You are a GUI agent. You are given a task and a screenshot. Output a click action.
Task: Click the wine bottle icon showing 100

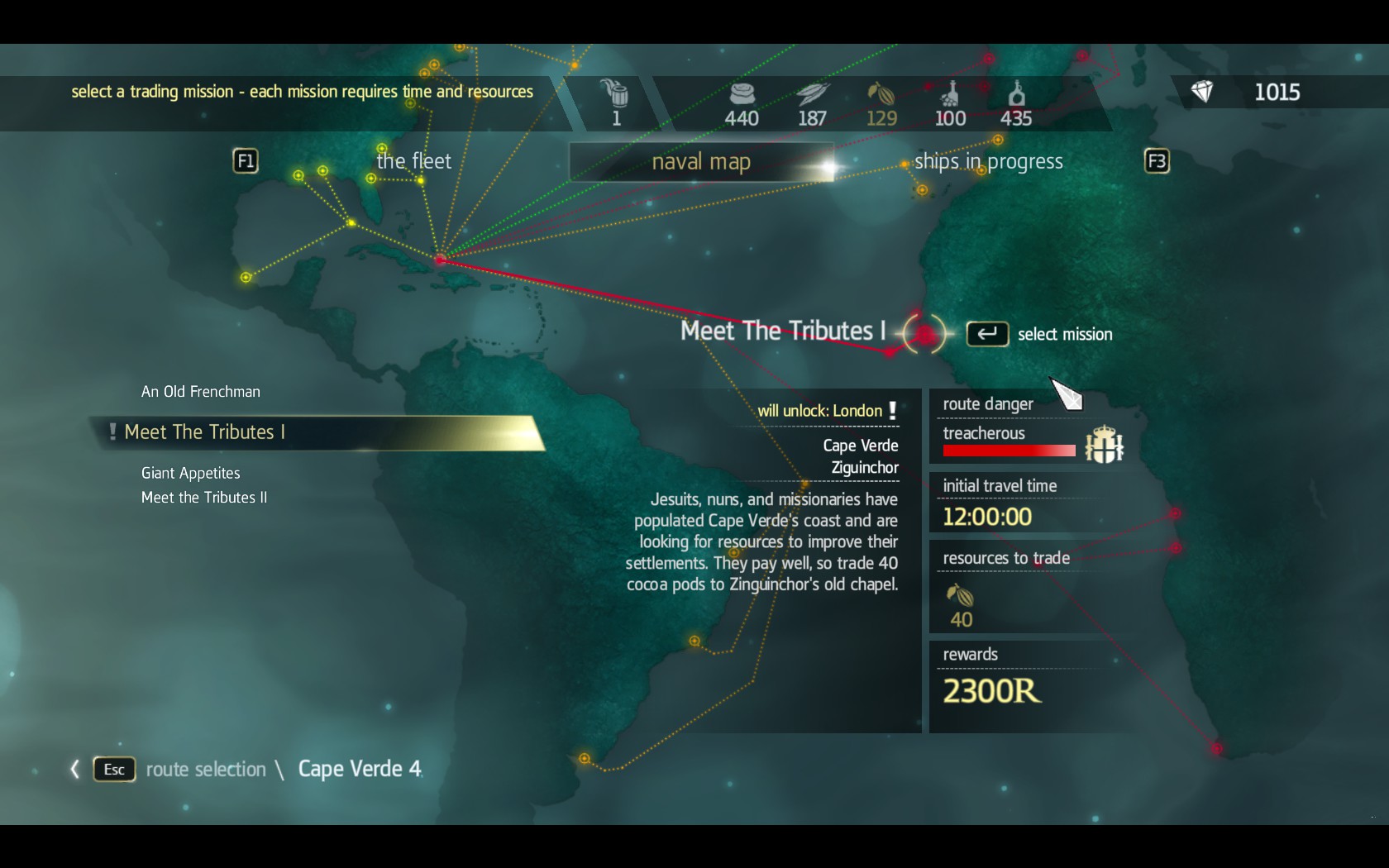pos(949,95)
